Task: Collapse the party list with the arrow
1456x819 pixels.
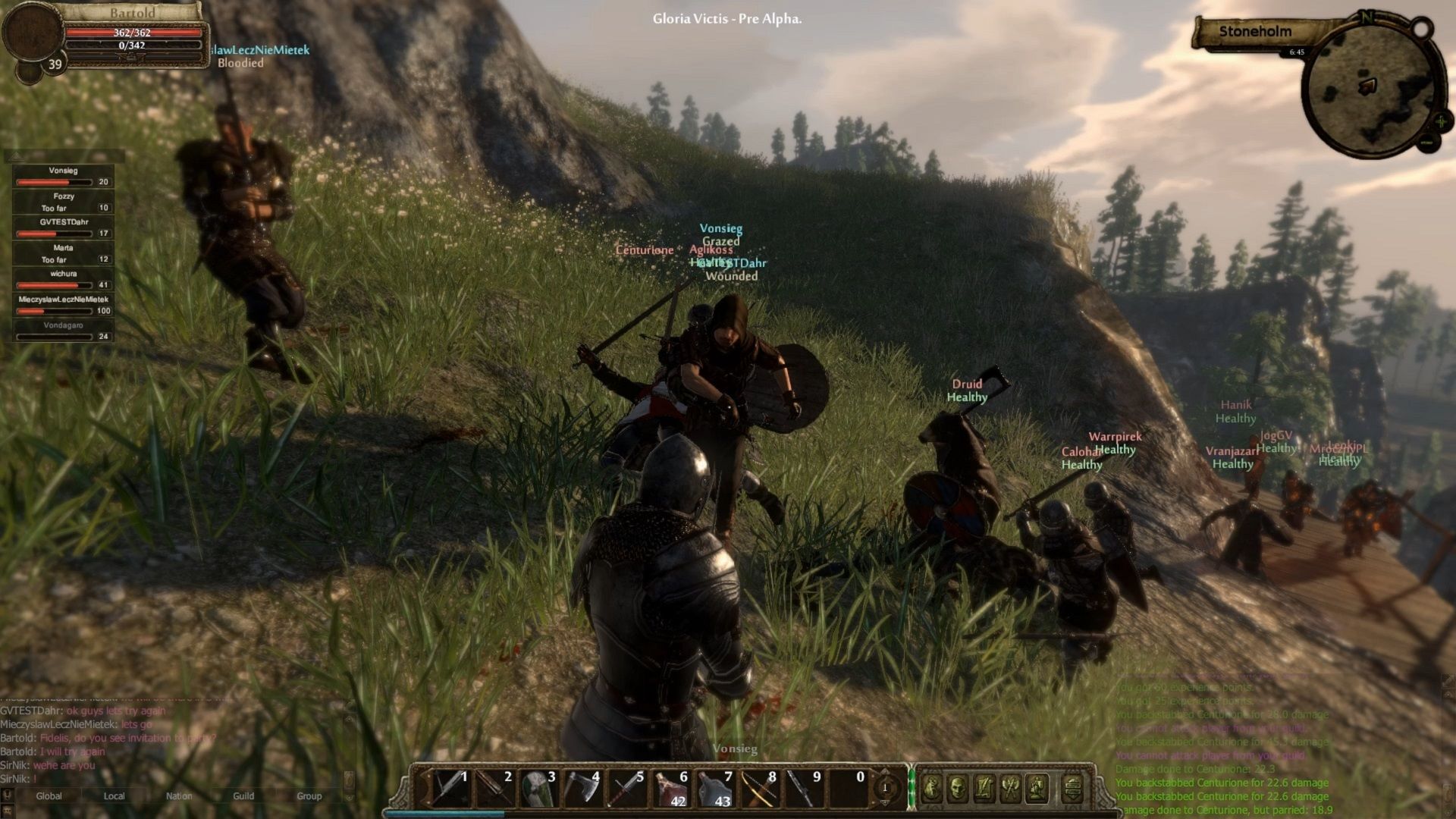Action: point(17,157)
